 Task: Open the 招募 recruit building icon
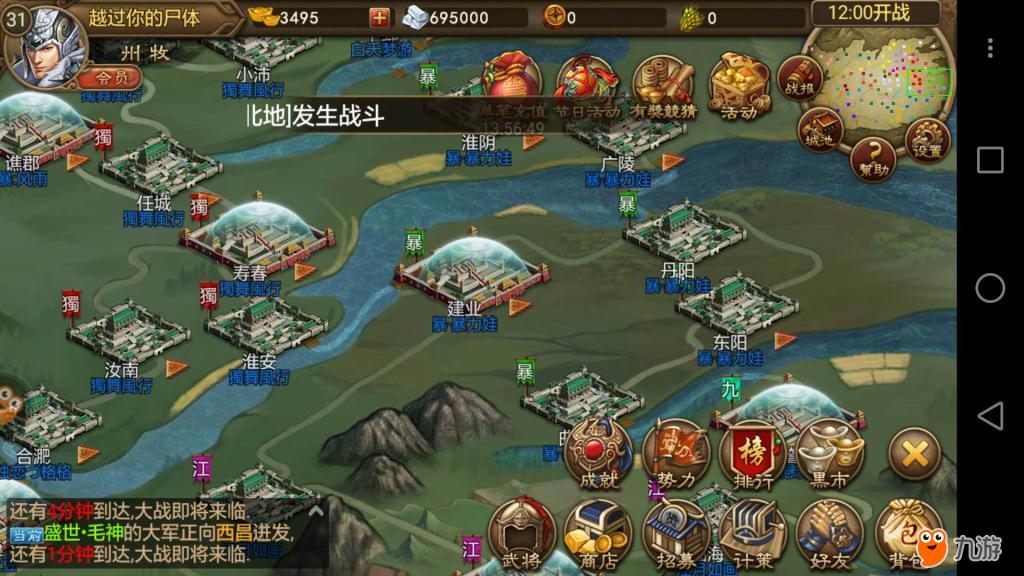(x=675, y=532)
